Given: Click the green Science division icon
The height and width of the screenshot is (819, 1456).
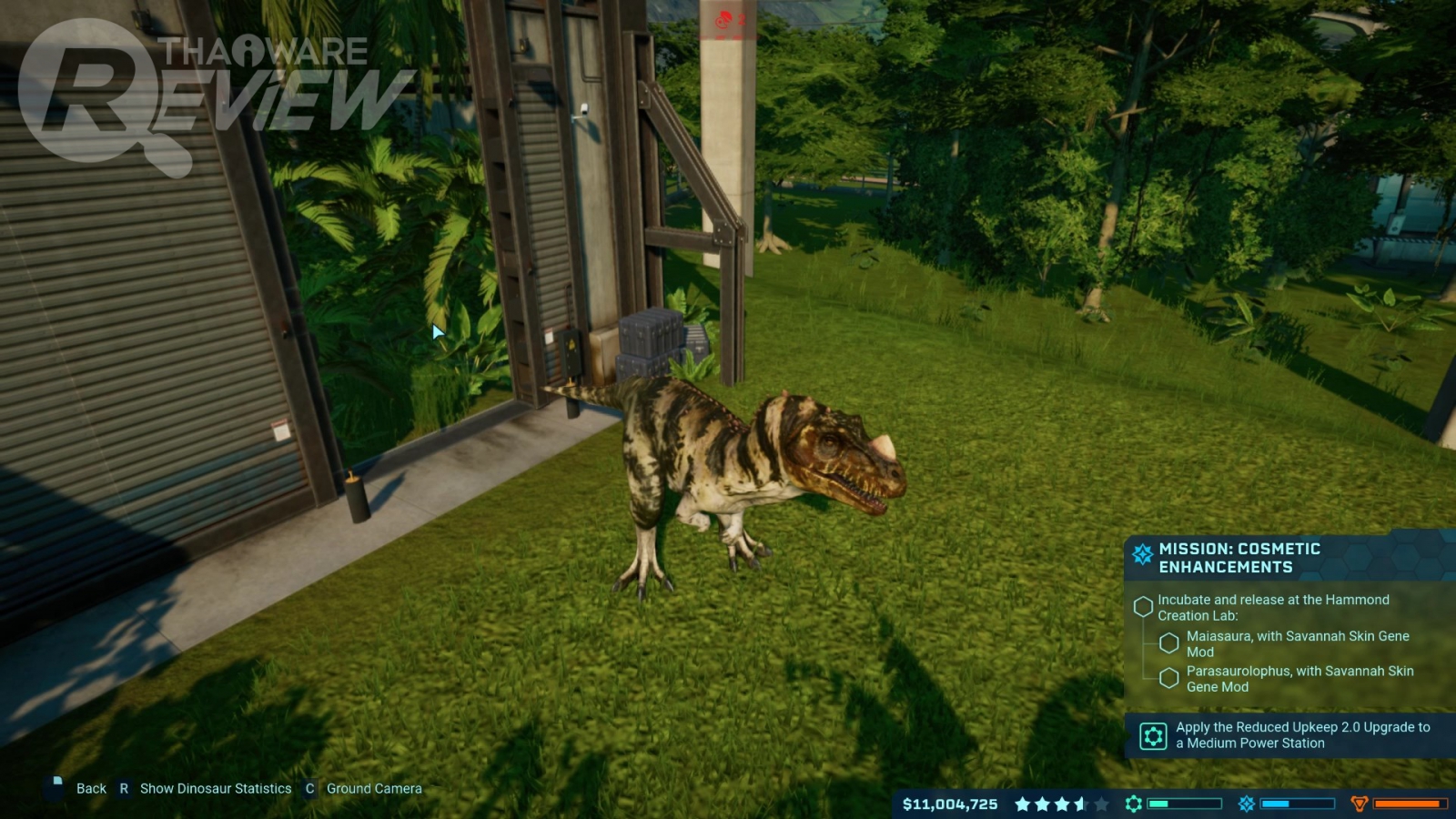Looking at the screenshot, I should click(1134, 804).
